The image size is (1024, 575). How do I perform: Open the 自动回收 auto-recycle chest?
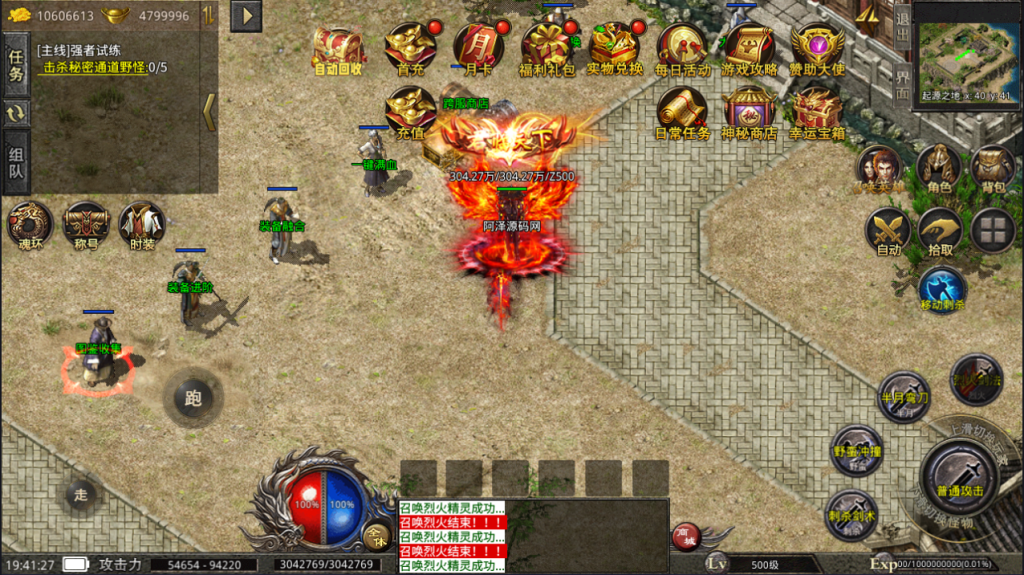pyautogui.click(x=337, y=48)
